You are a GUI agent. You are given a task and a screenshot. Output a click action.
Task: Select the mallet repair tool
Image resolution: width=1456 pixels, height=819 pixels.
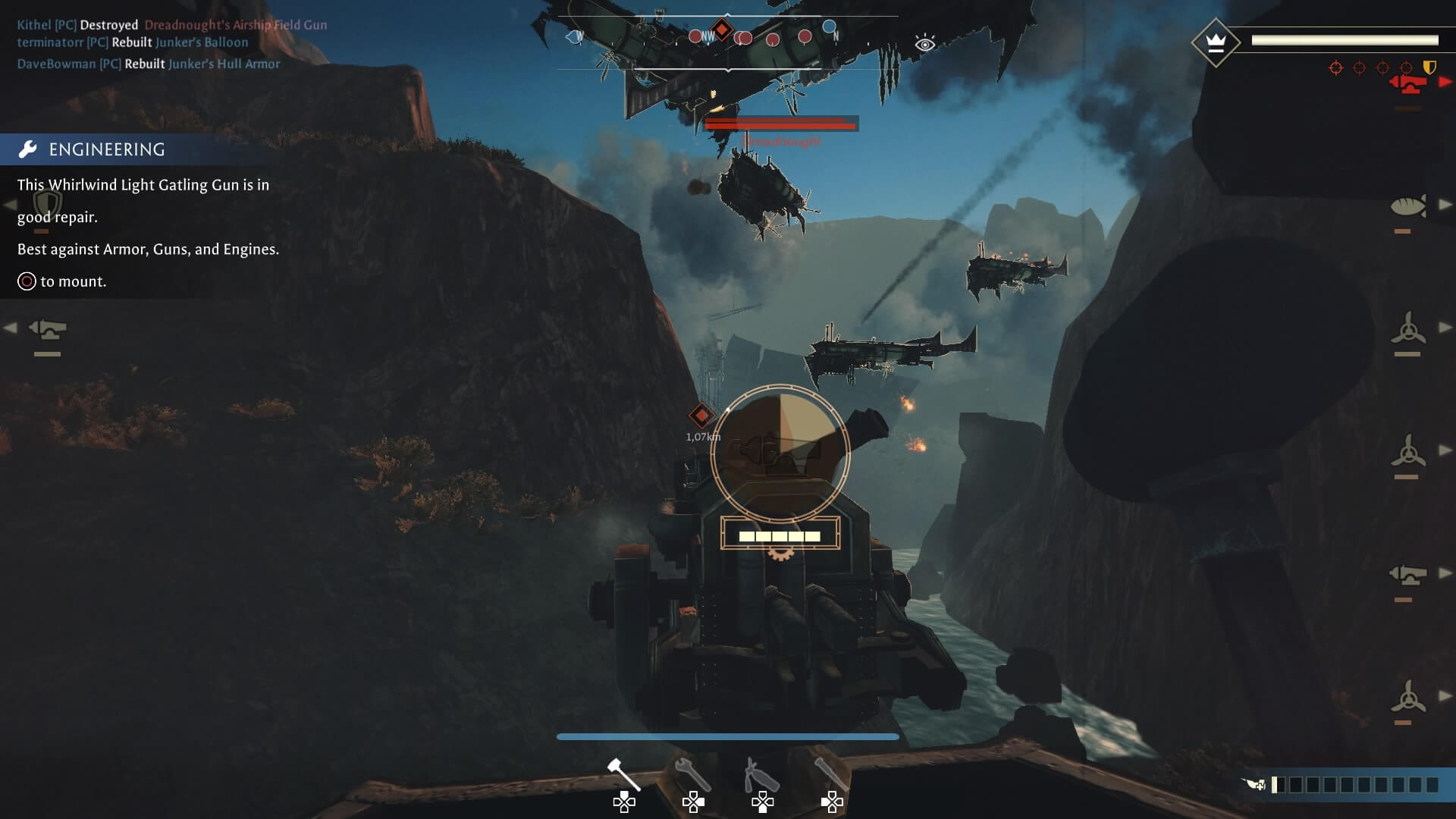click(x=624, y=766)
